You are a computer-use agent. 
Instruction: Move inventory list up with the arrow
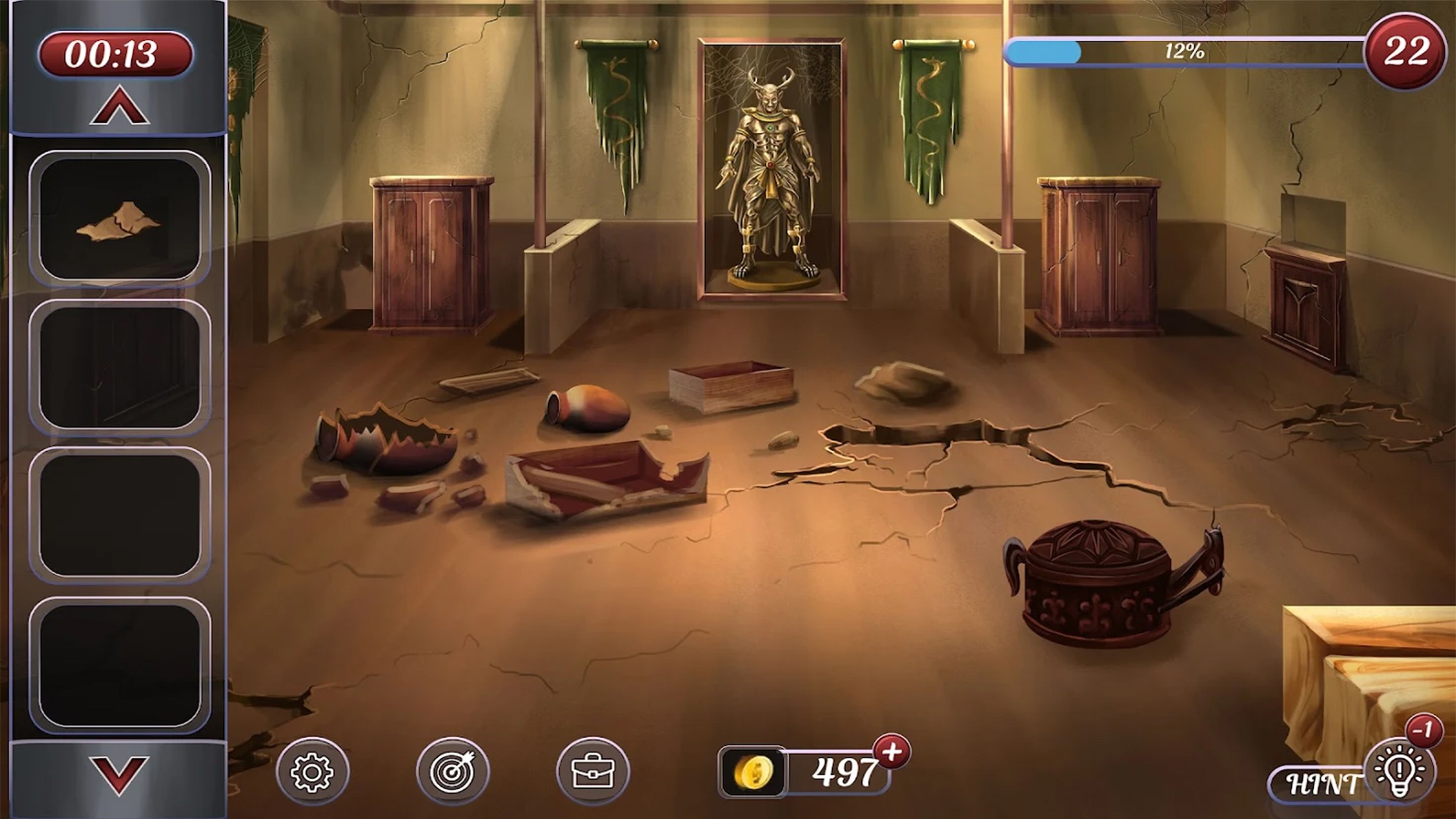119,108
